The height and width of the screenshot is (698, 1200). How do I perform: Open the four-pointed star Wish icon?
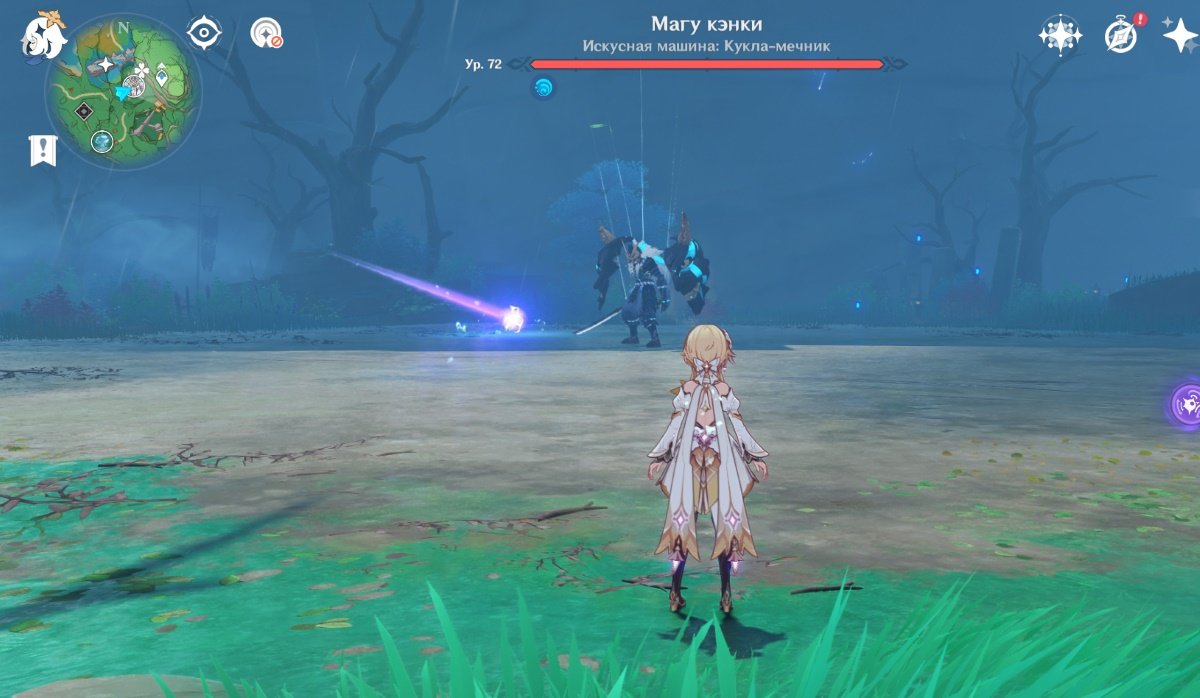[1180, 35]
